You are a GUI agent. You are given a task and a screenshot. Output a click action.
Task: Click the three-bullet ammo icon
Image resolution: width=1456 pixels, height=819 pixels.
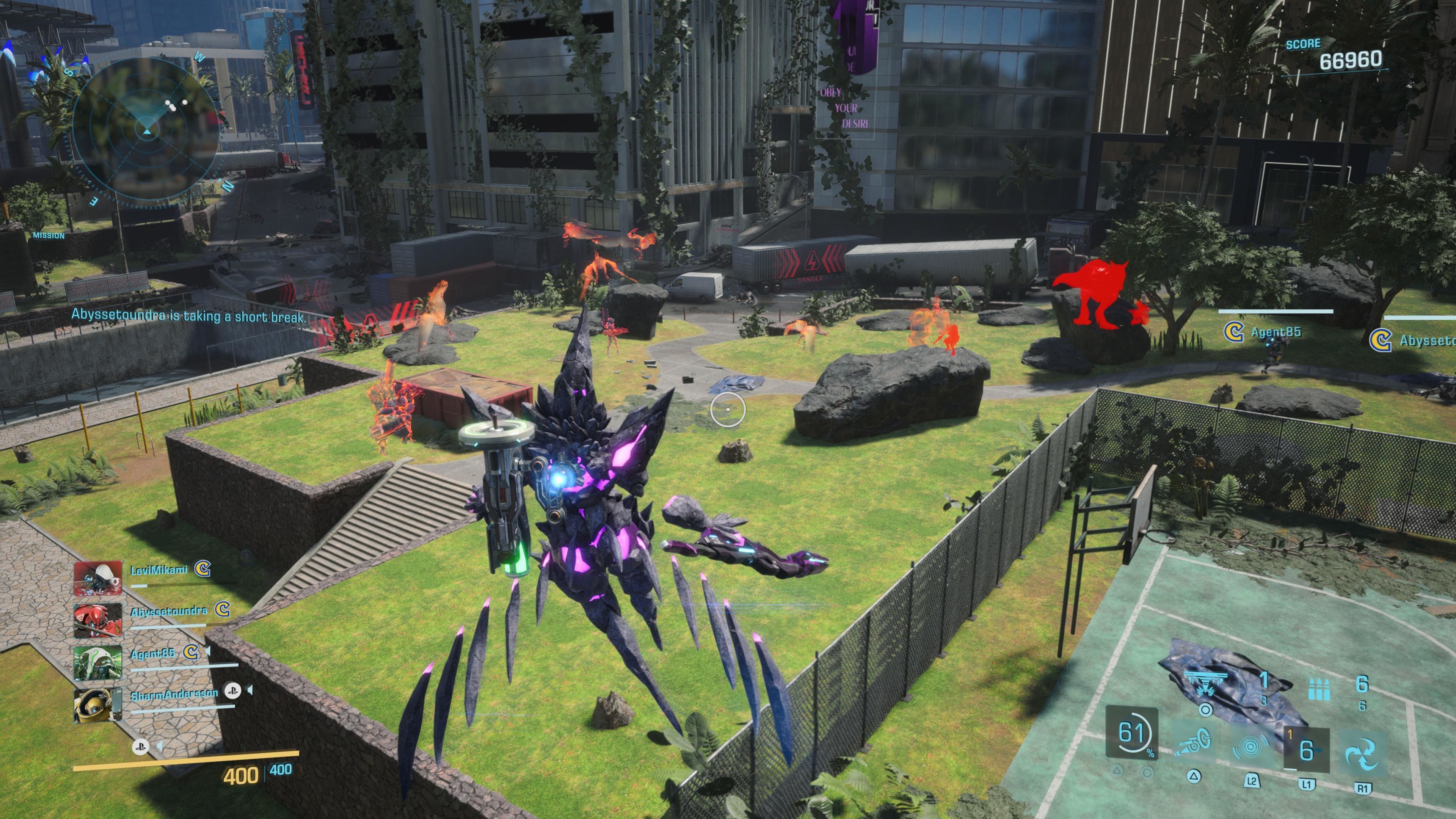[1319, 689]
